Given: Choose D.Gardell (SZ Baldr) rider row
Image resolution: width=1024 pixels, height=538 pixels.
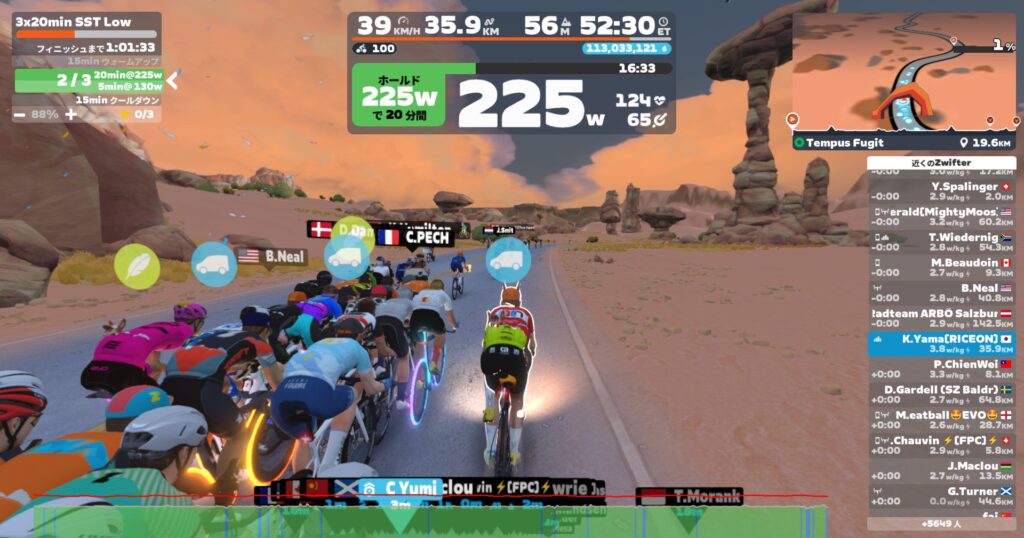Looking at the screenshot, I should tap(940, 395).
